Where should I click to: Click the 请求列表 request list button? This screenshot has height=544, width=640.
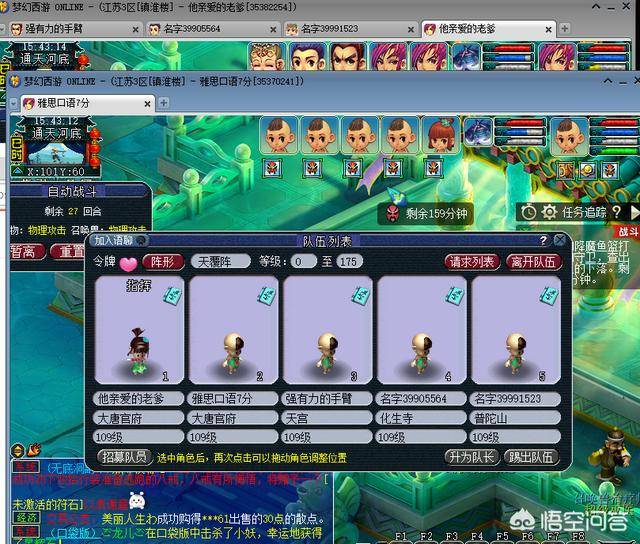[x=472, y=262]
